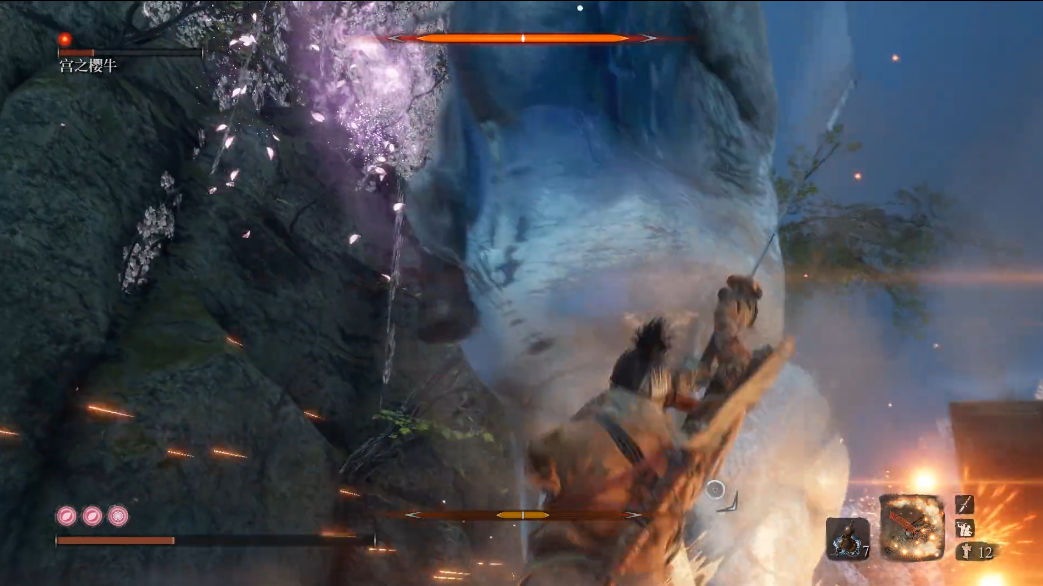1043x586 pixels.
Task: Click the small sword combat art icon
Action: (x=964, y=505)
